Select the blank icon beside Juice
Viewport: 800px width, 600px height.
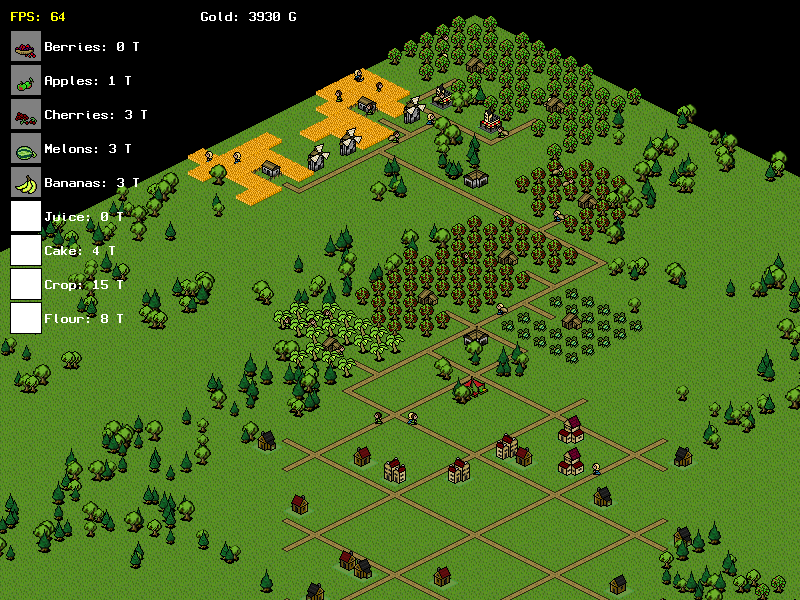(26, 216)
